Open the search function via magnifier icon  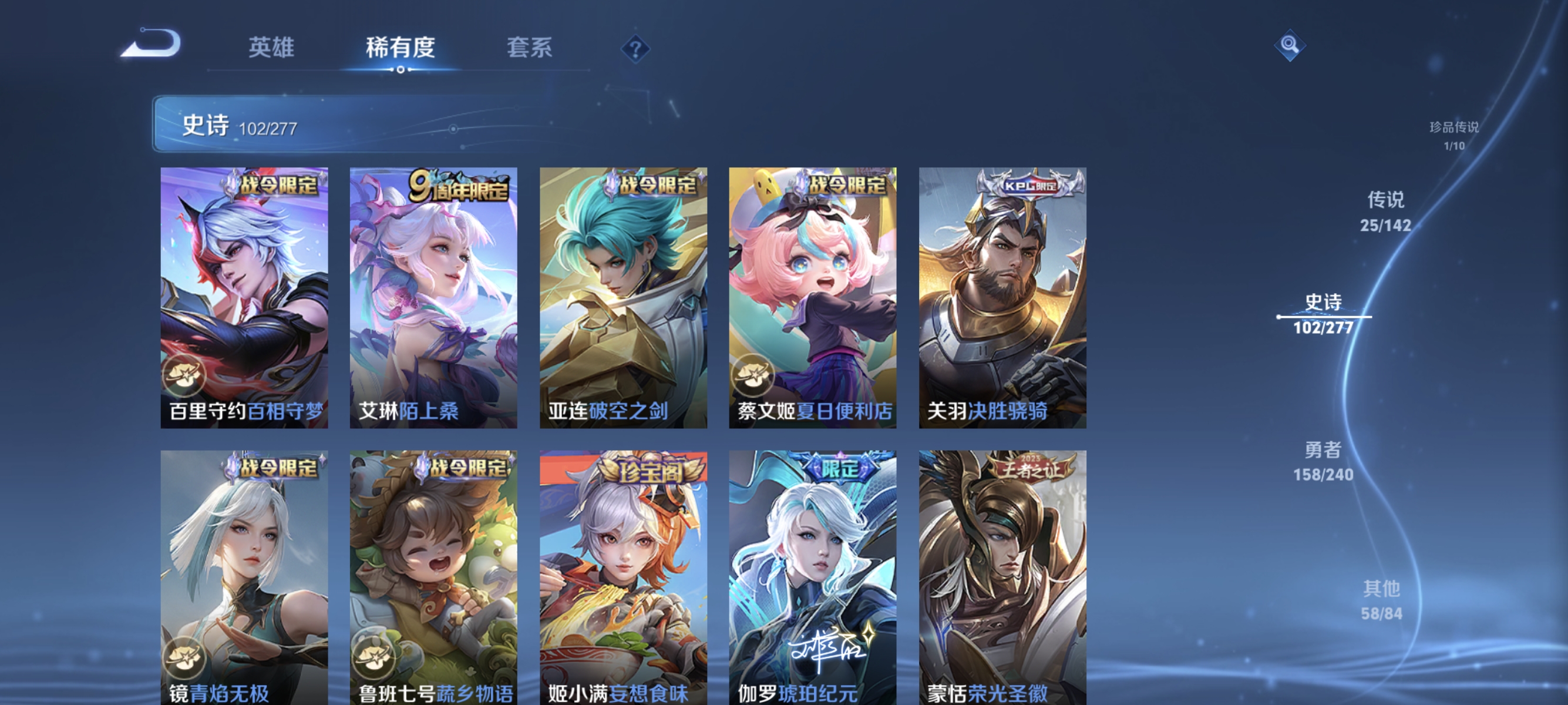[1290, 46]
